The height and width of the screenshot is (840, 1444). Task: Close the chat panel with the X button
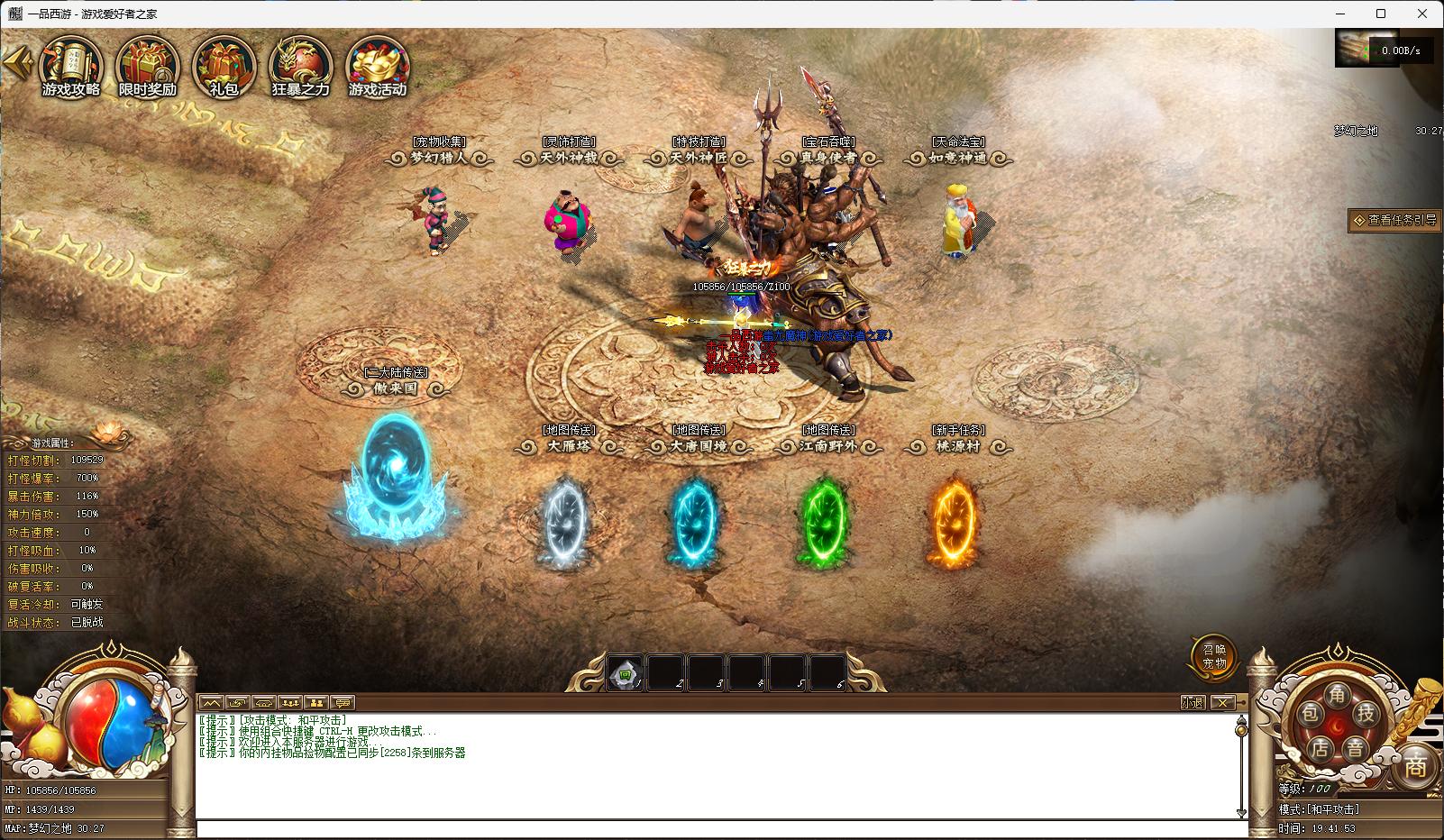(1221, 702)
